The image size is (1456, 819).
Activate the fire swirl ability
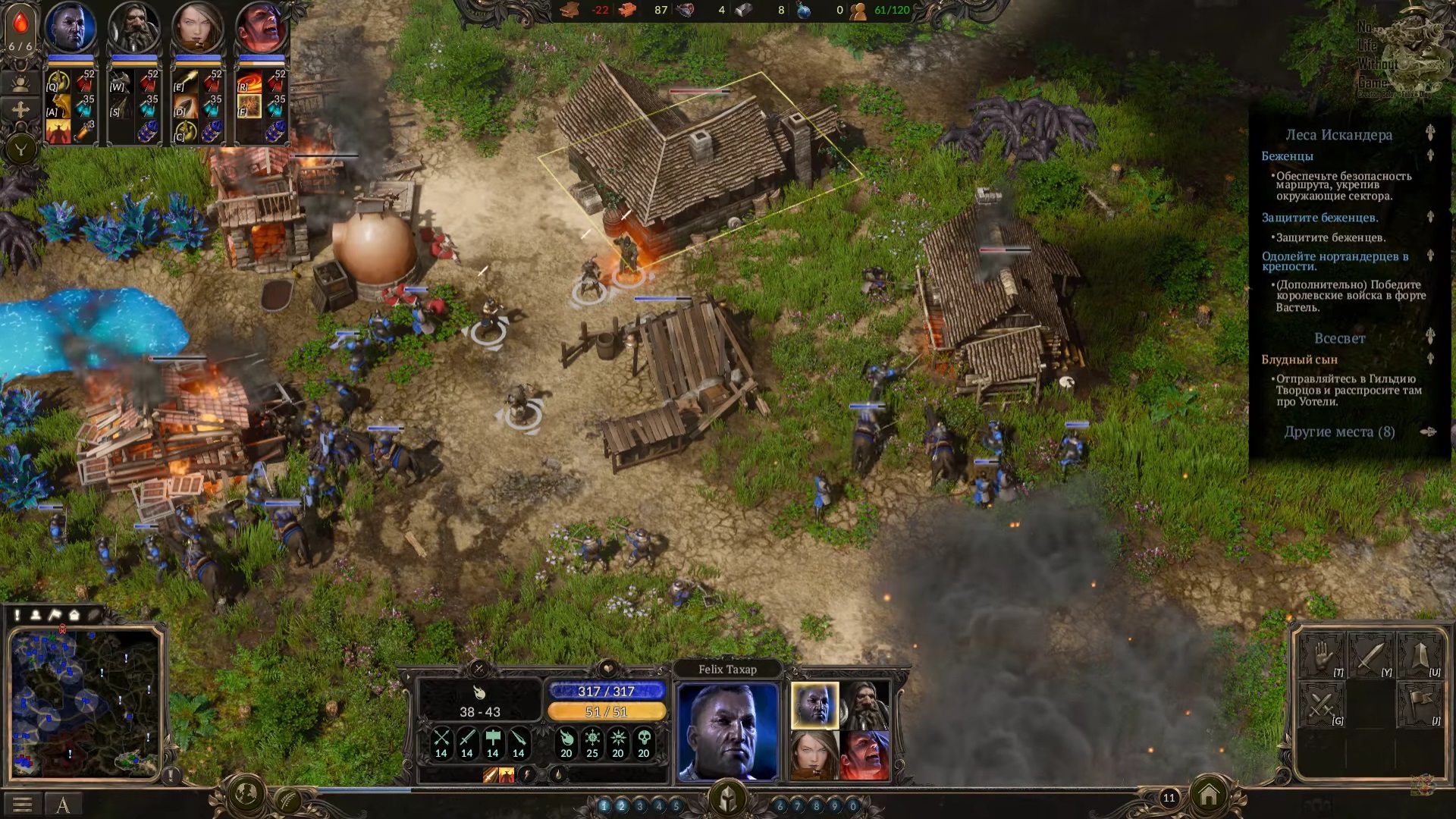click(x=249, y=82)
